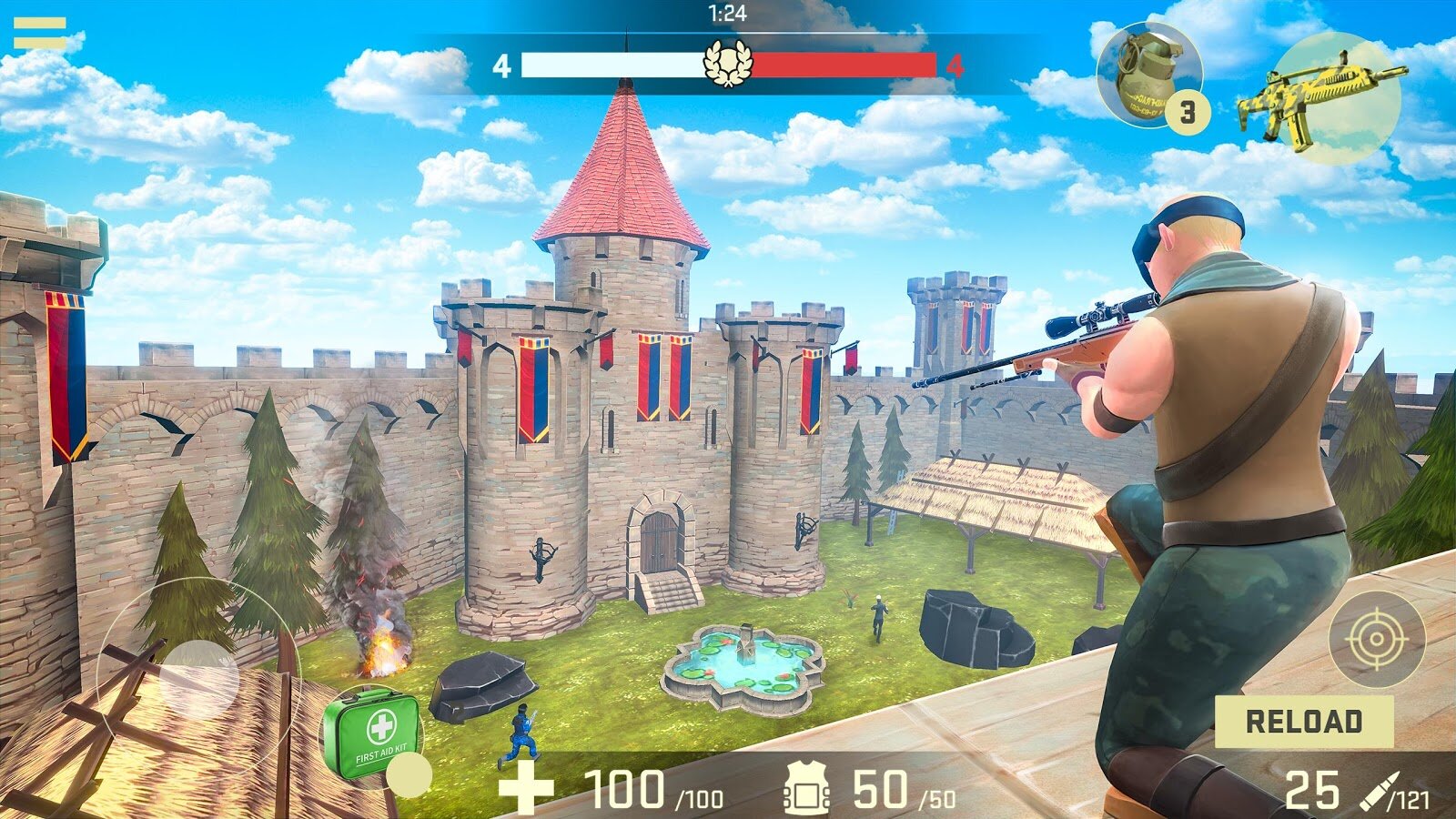The image size is (1456, 819).
Task: Open the hamburger menu
Action: pos(39,34)
